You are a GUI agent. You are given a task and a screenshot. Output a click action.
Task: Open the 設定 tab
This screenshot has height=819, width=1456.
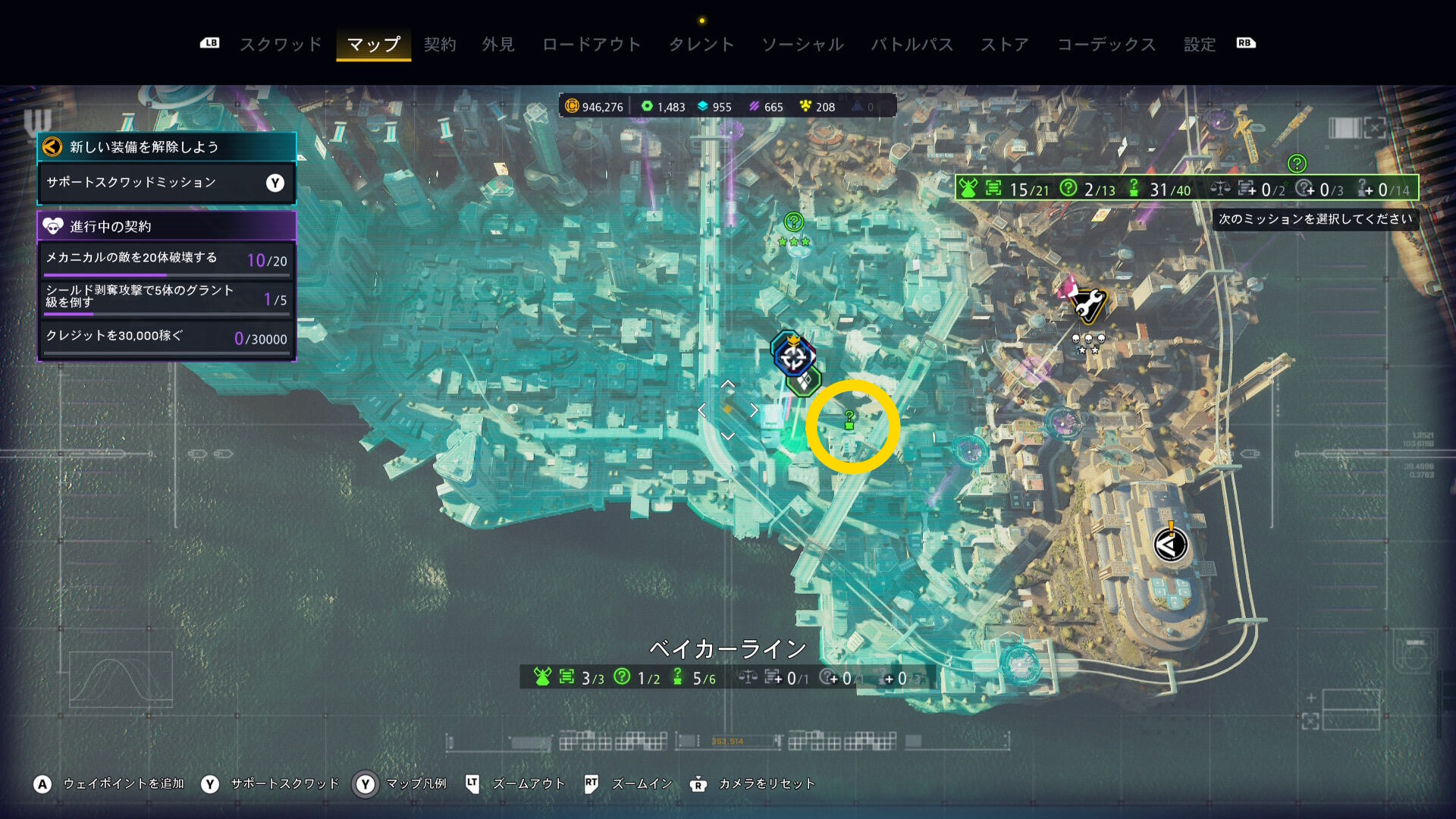tap(1200, 45)
